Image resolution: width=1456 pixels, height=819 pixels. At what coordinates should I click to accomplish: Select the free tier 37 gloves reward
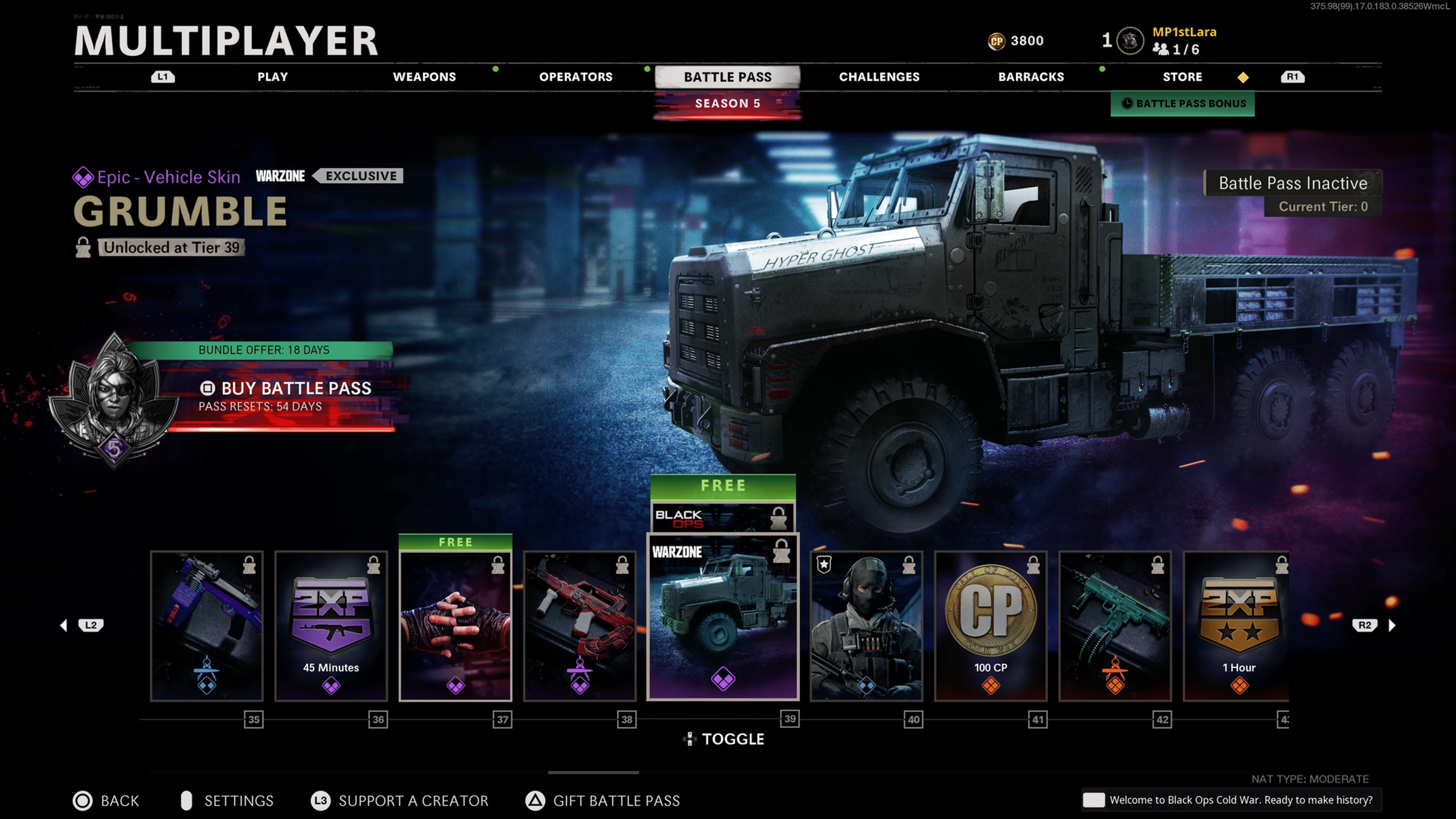point(455,626)
